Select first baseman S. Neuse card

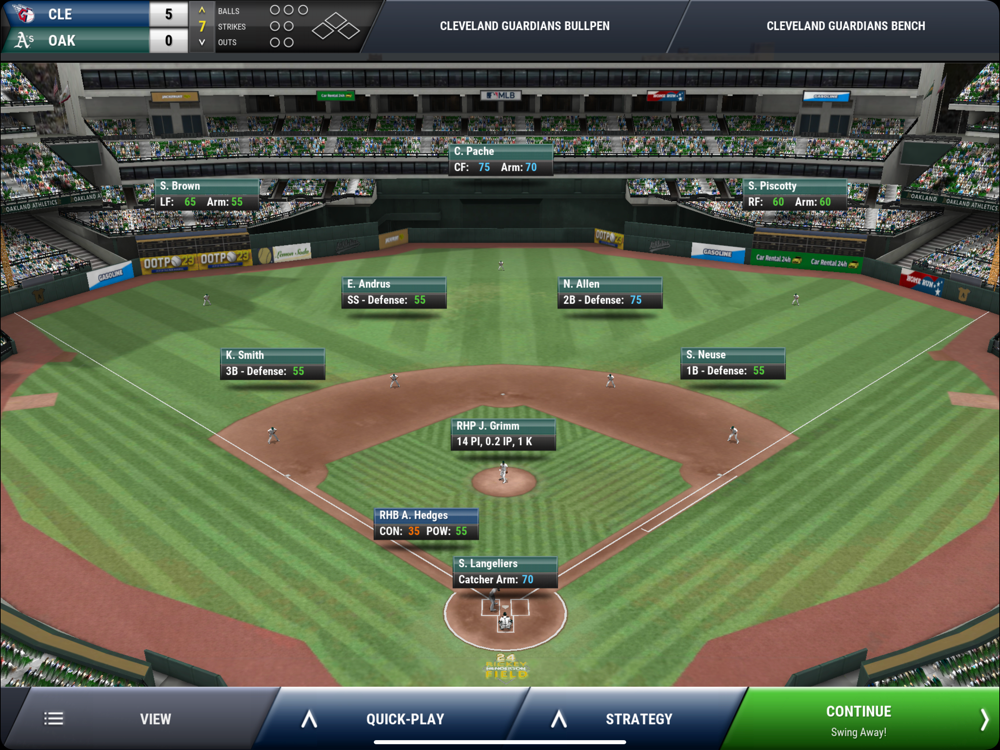pos(733,363)
